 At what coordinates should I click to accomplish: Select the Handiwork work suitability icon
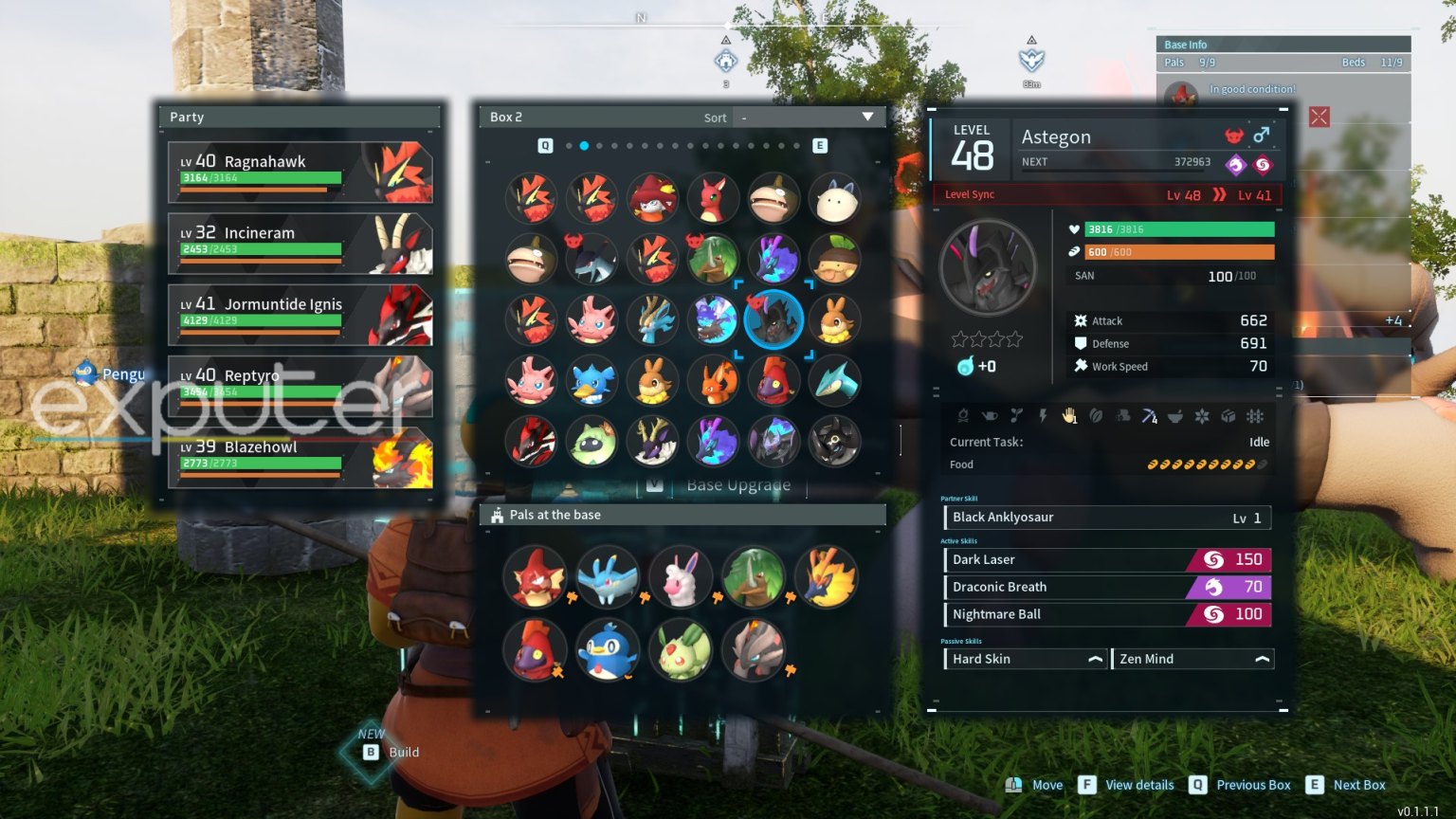point(1069,416)
